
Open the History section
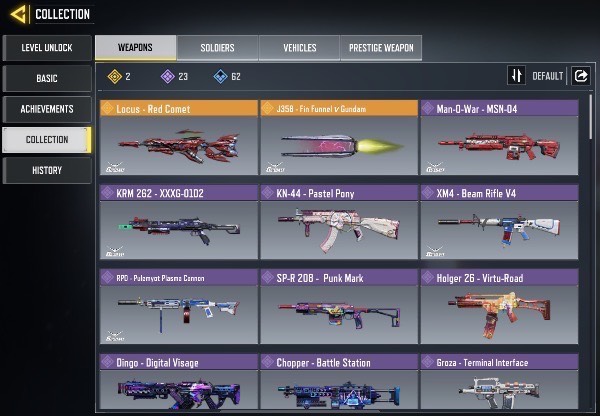point(46,170)
